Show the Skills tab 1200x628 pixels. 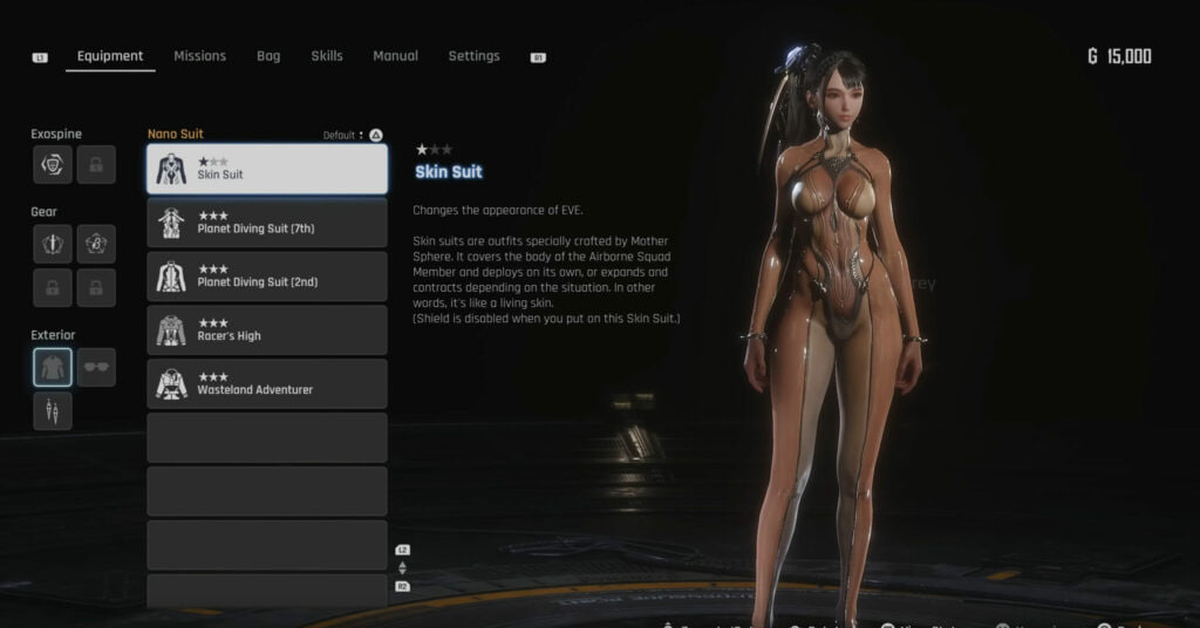[x=327, y=56]
